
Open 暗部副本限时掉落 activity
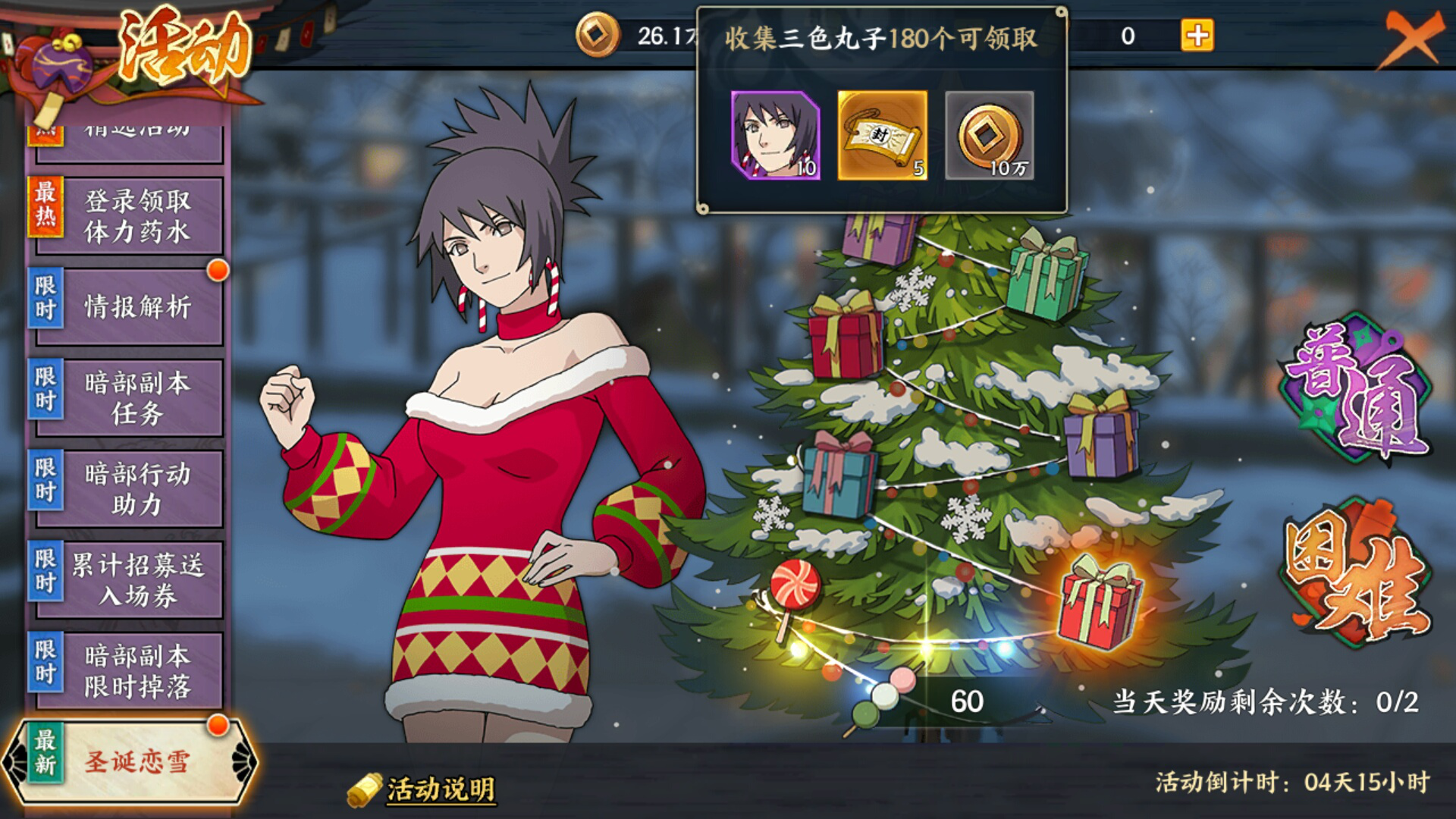coord(129,670)
